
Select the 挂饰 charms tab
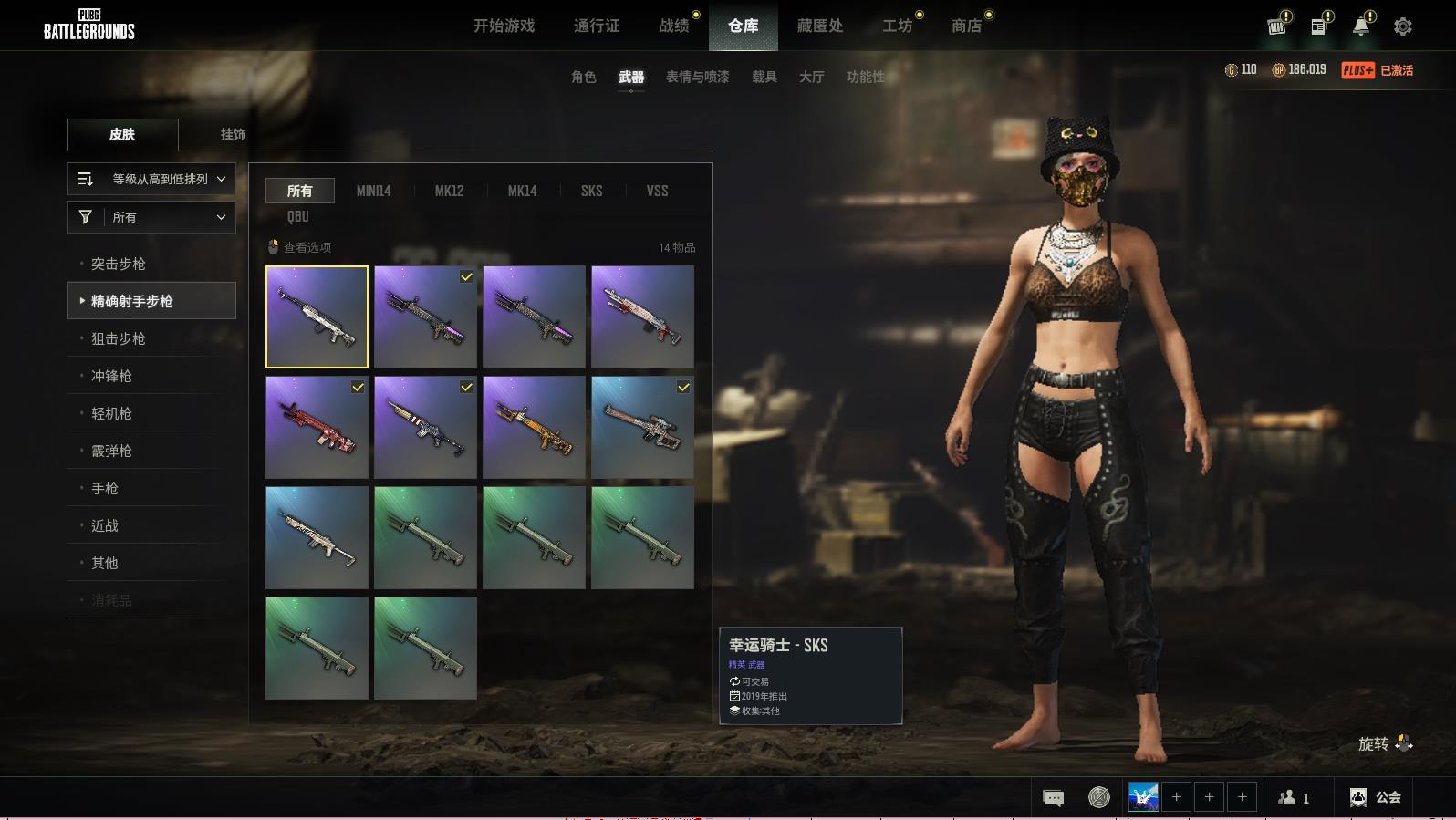(x=233, y=134)
